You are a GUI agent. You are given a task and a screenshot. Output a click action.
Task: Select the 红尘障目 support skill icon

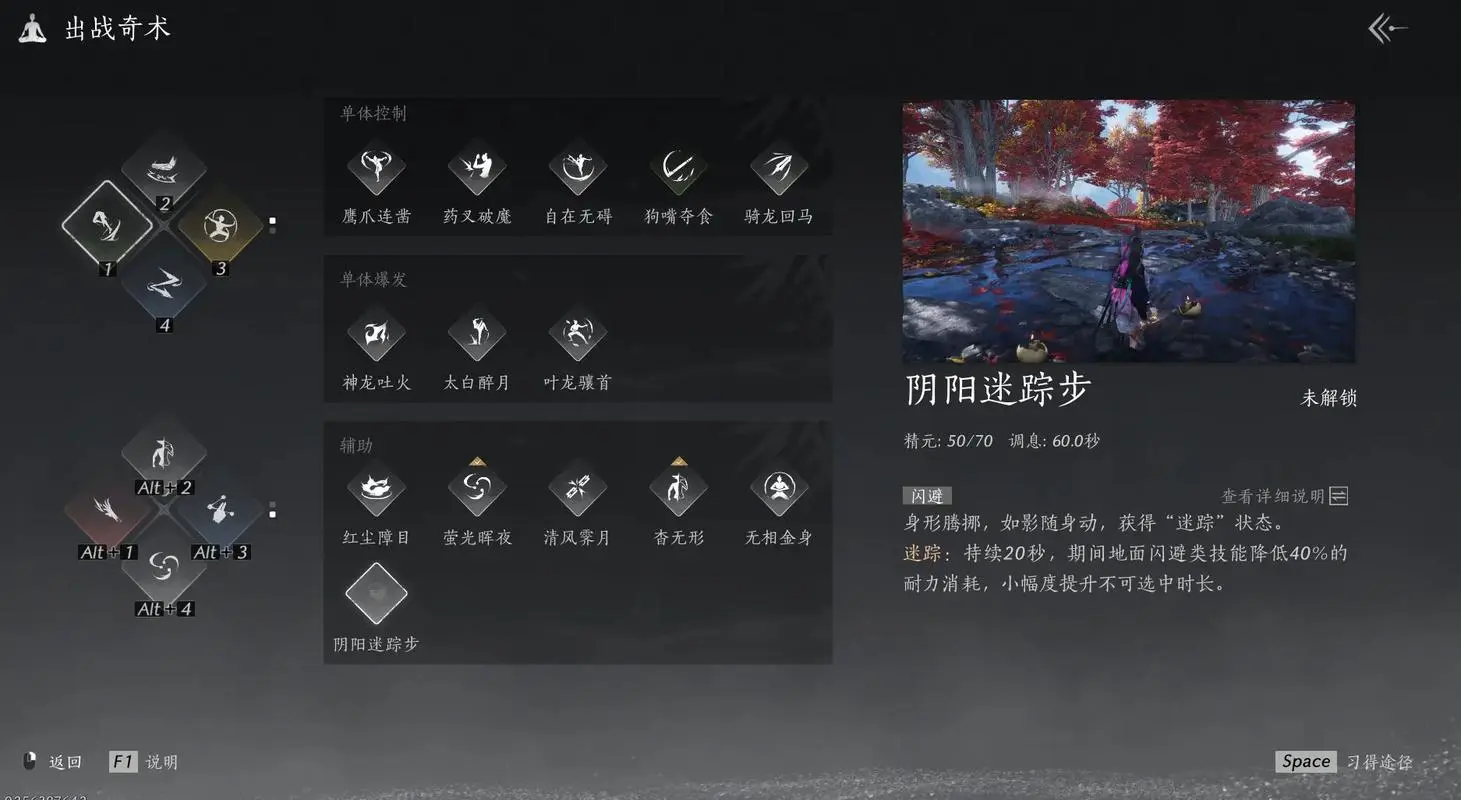(x=376, y=490)
